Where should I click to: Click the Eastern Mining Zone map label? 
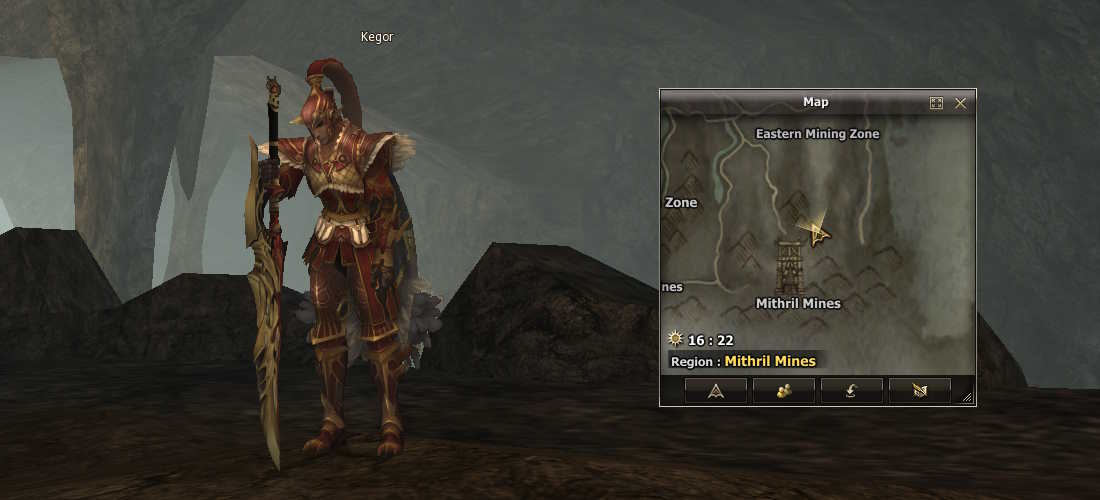(817, 134)
